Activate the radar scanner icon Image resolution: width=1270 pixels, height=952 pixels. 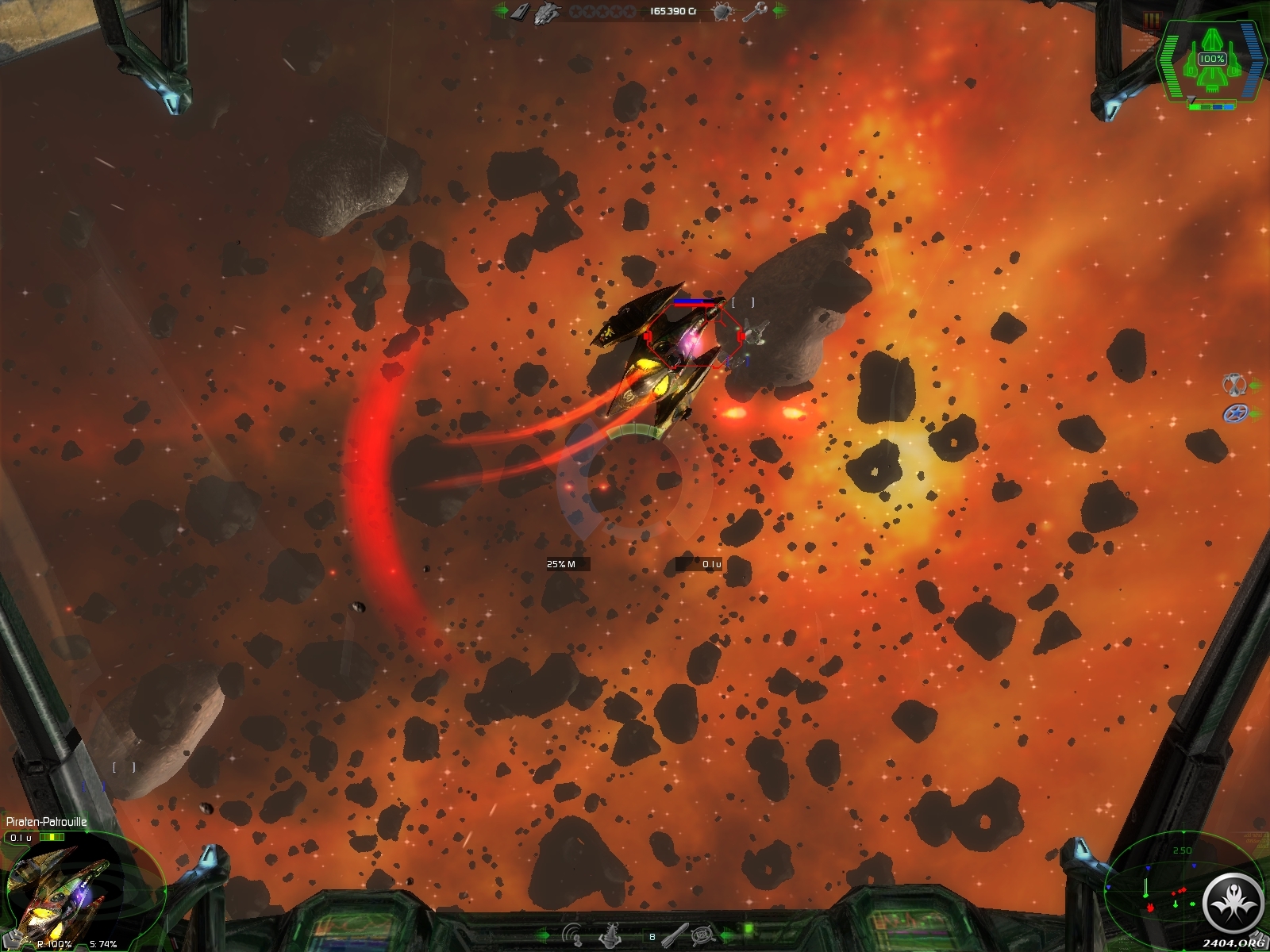(x=571, y=935)
